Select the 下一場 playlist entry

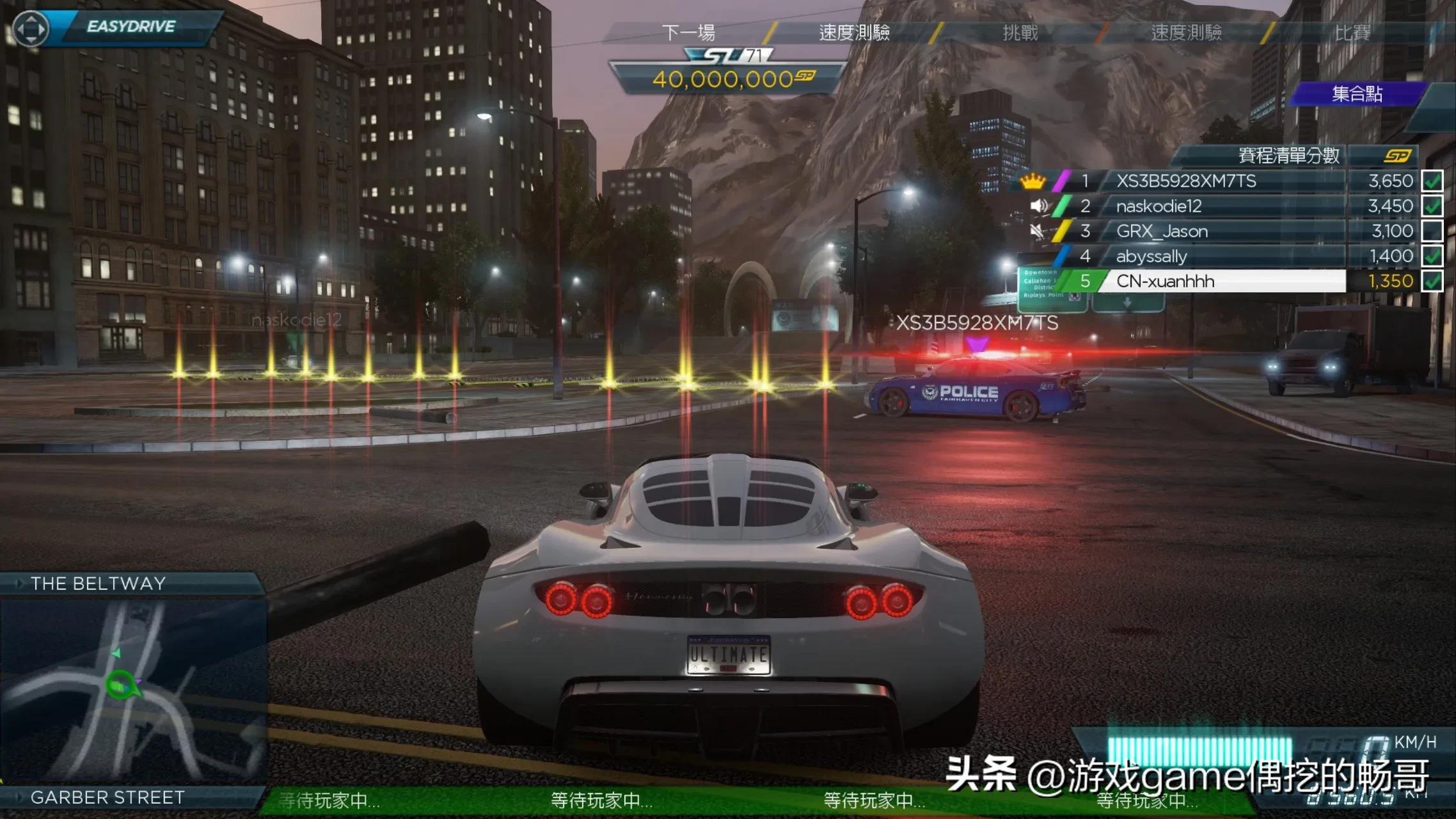[688, 32]
